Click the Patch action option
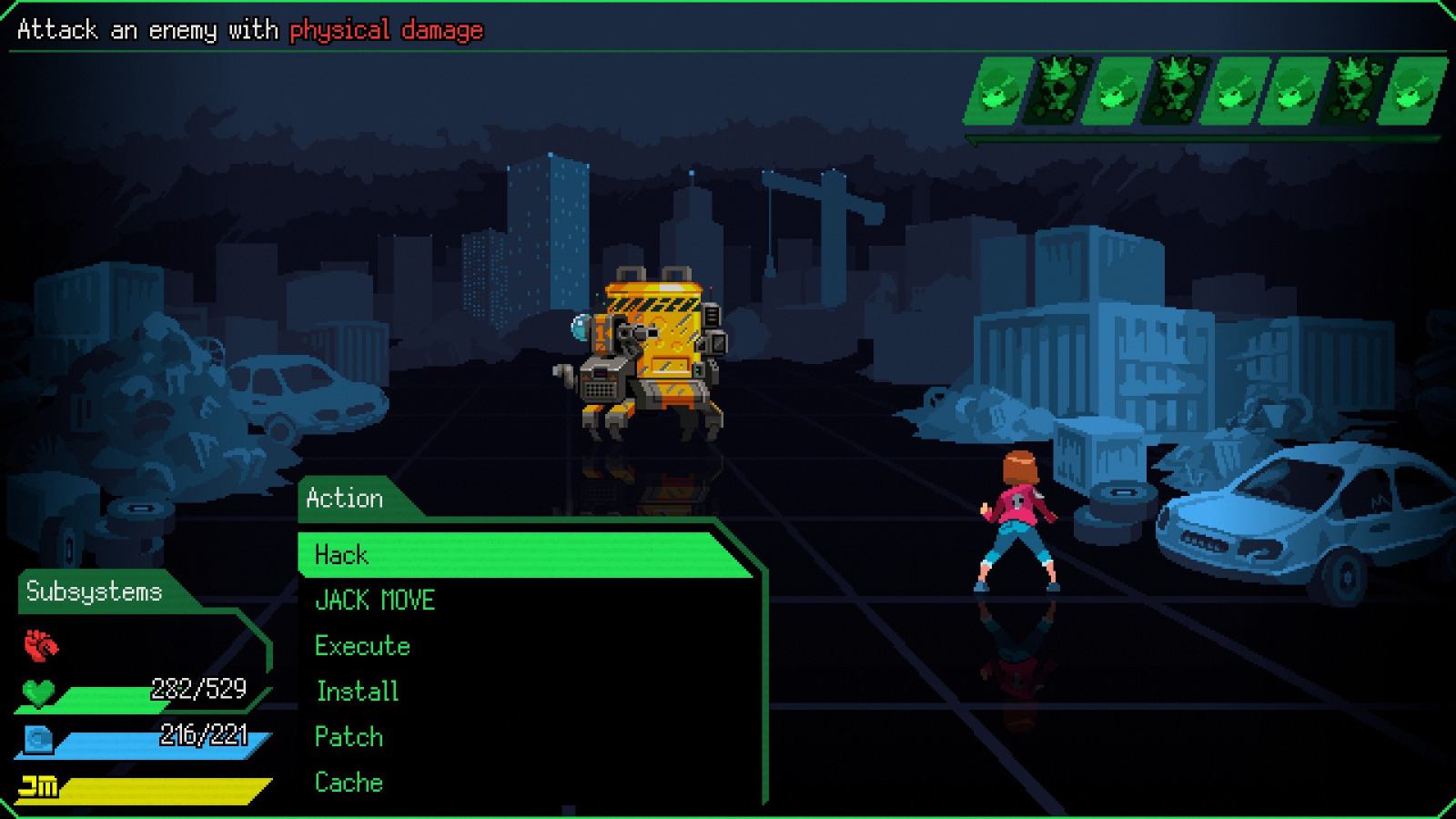 349,736
